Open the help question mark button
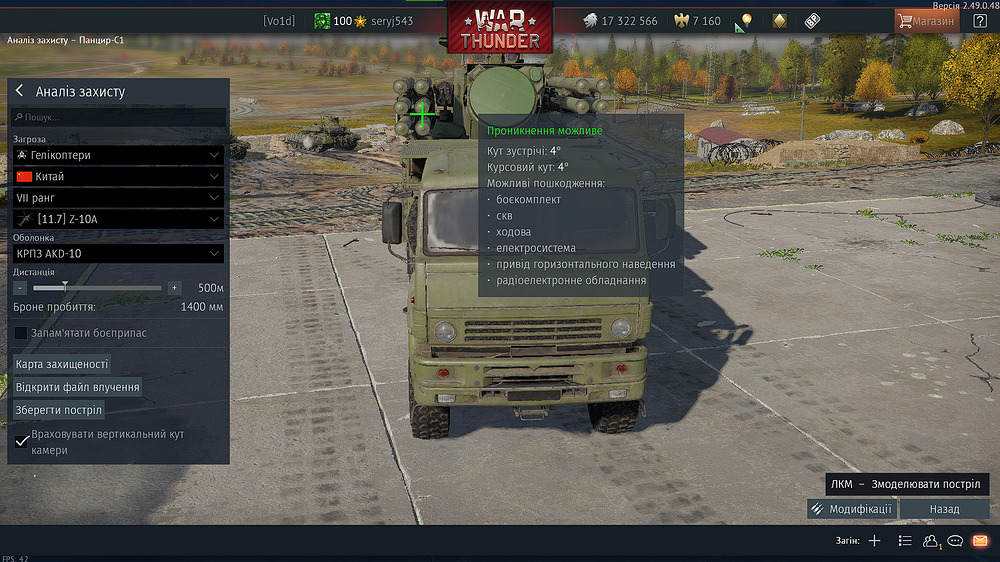1000x562 pixels. click(x=980, y=20)
